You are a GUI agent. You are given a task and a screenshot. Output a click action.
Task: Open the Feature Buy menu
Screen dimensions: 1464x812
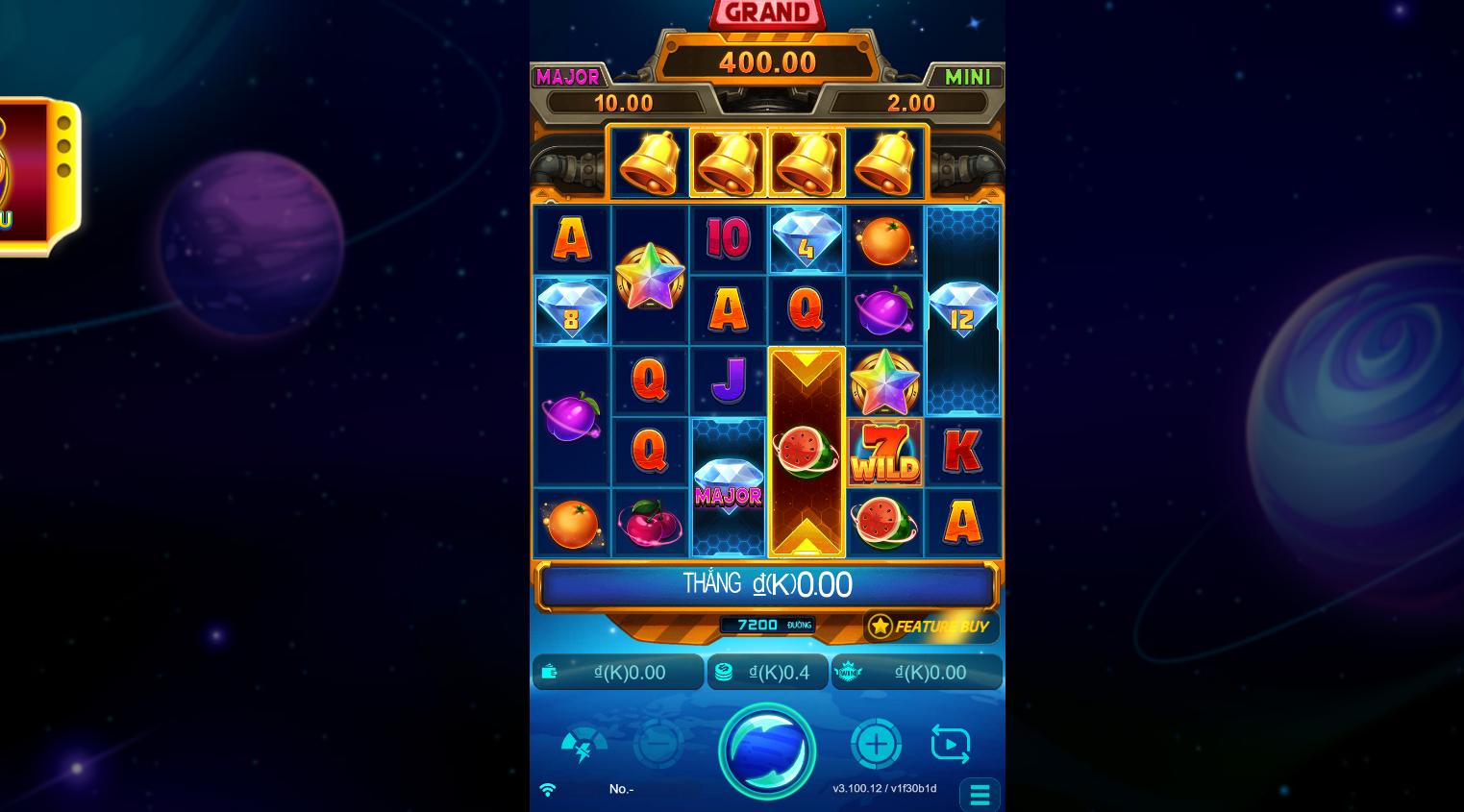[929, 626]
